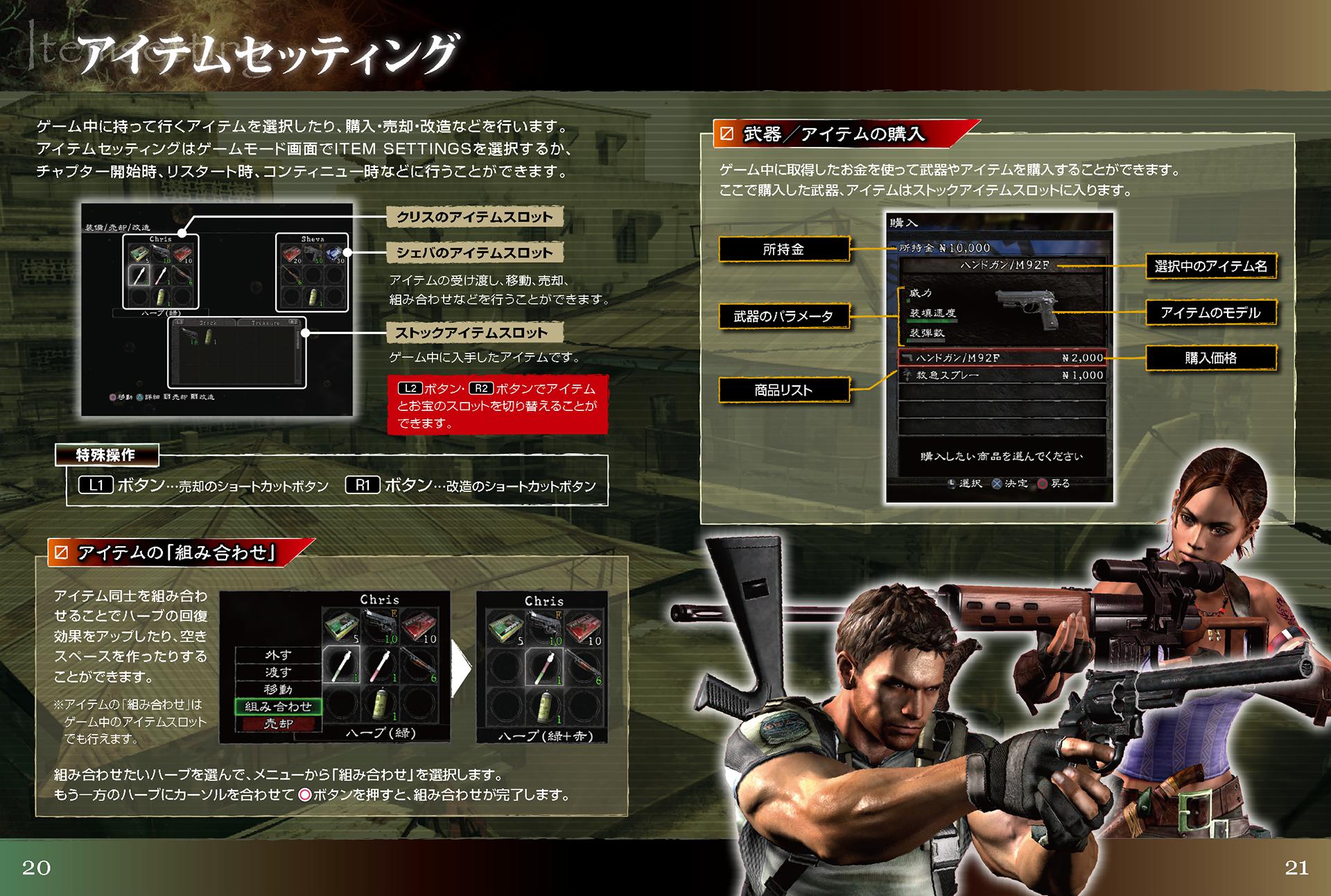Select the handgun icon in Chris's item slot
The height and width of the screenshot is (896, 1331).
coord(162,252)
